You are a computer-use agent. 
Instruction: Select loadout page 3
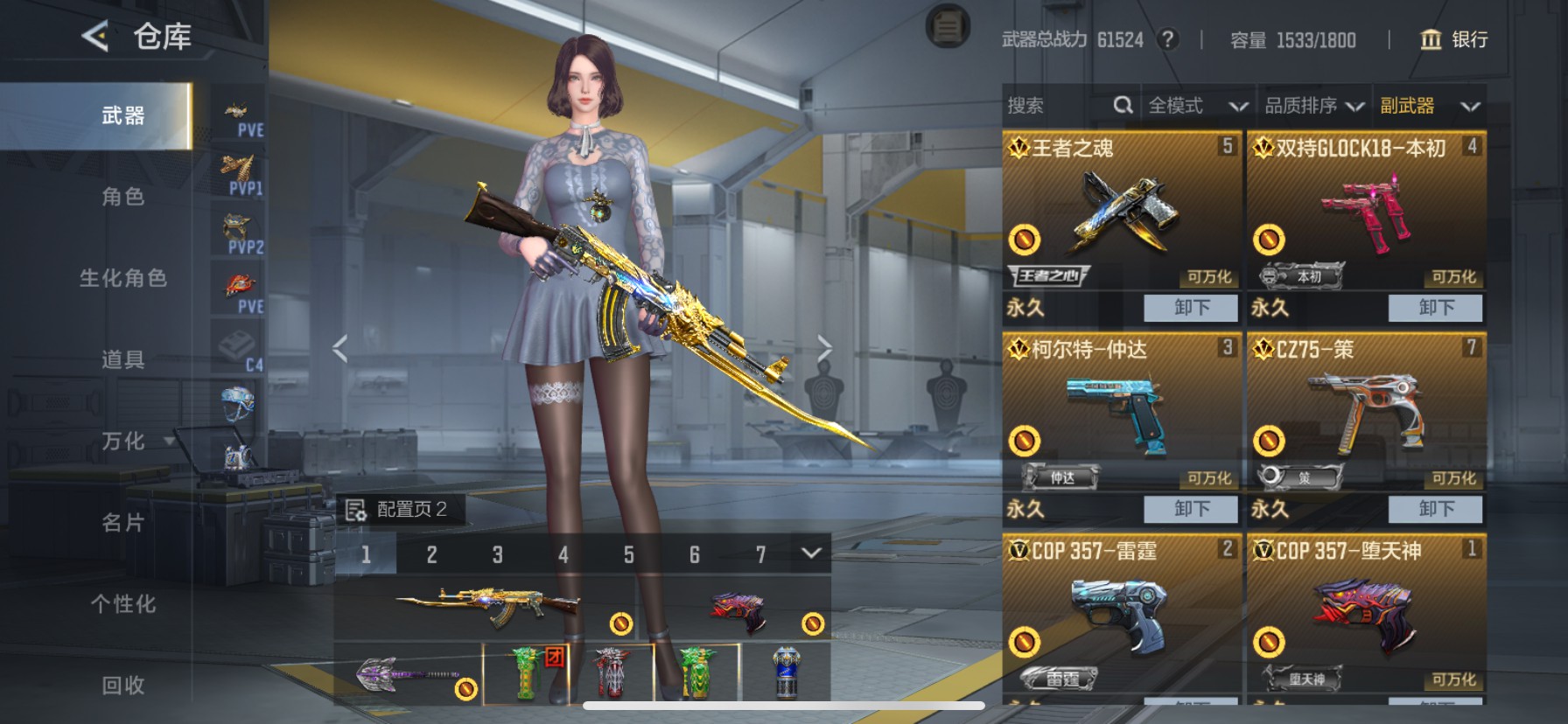click(498, 553)
